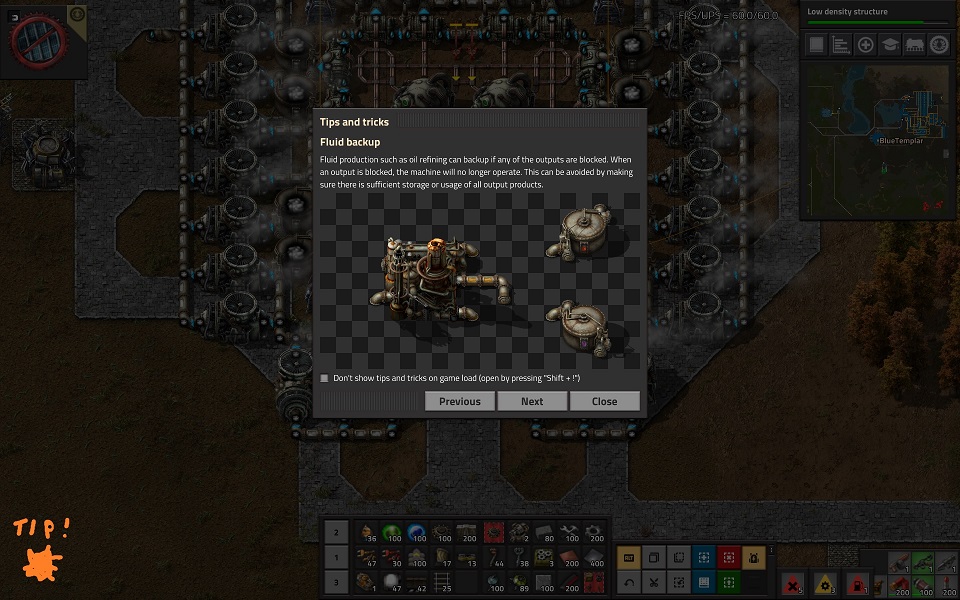
Task: Click the circular gauge button above minimap
Action: pyautogui.click(x=938, y=45)
